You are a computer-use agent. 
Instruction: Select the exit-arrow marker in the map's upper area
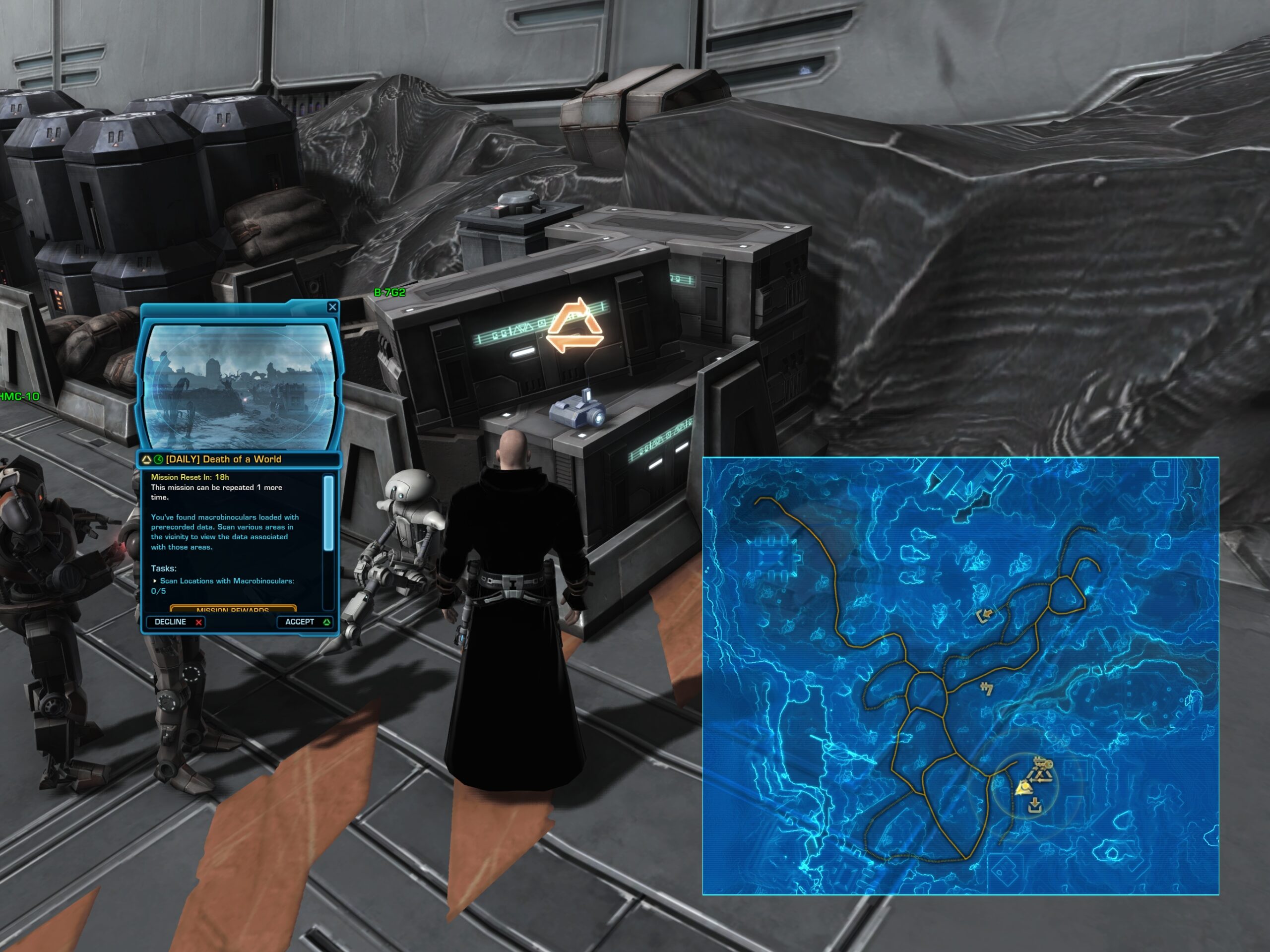coord(985,616)
